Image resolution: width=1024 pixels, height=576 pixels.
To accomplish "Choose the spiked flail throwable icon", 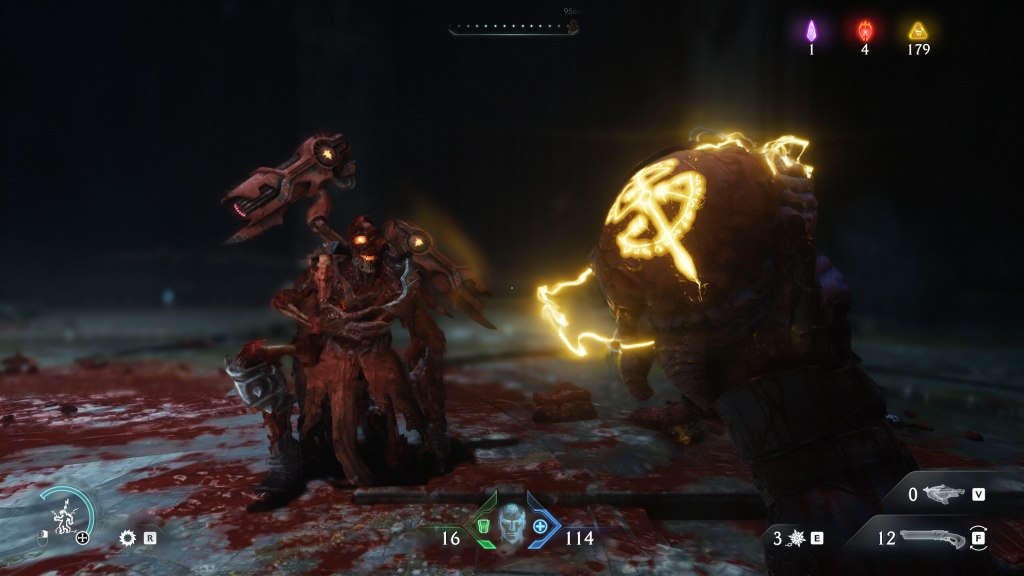I will (x=794, y=538).
